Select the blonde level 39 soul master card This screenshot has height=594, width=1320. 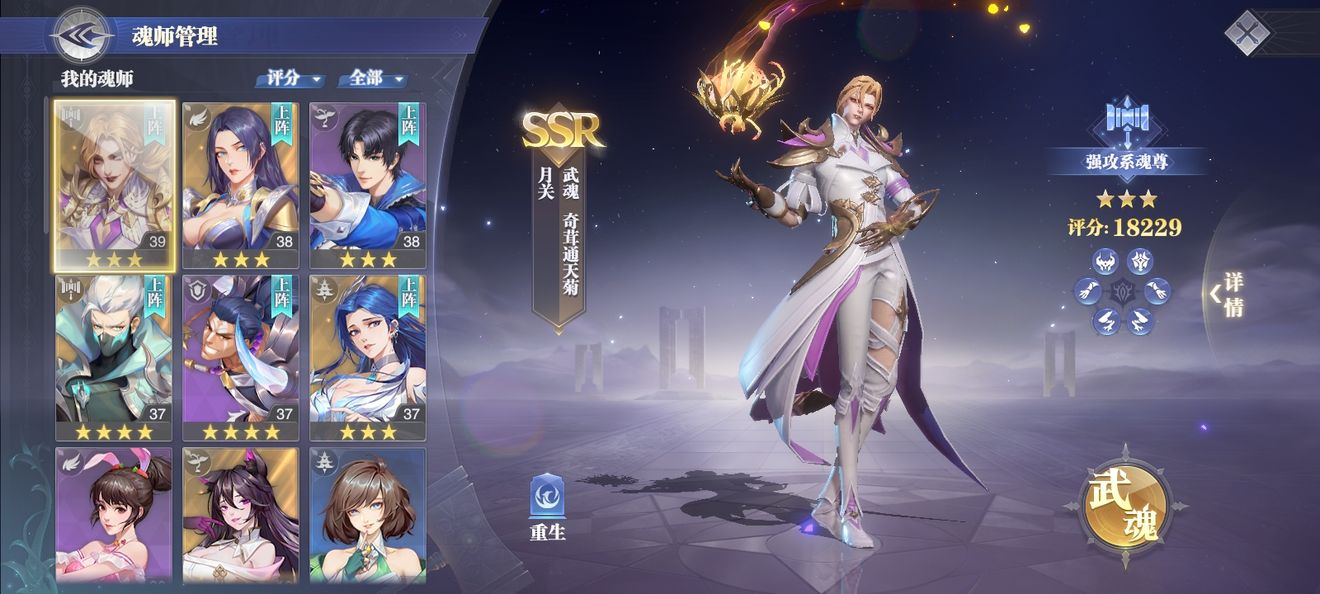[x=114, y=185]
